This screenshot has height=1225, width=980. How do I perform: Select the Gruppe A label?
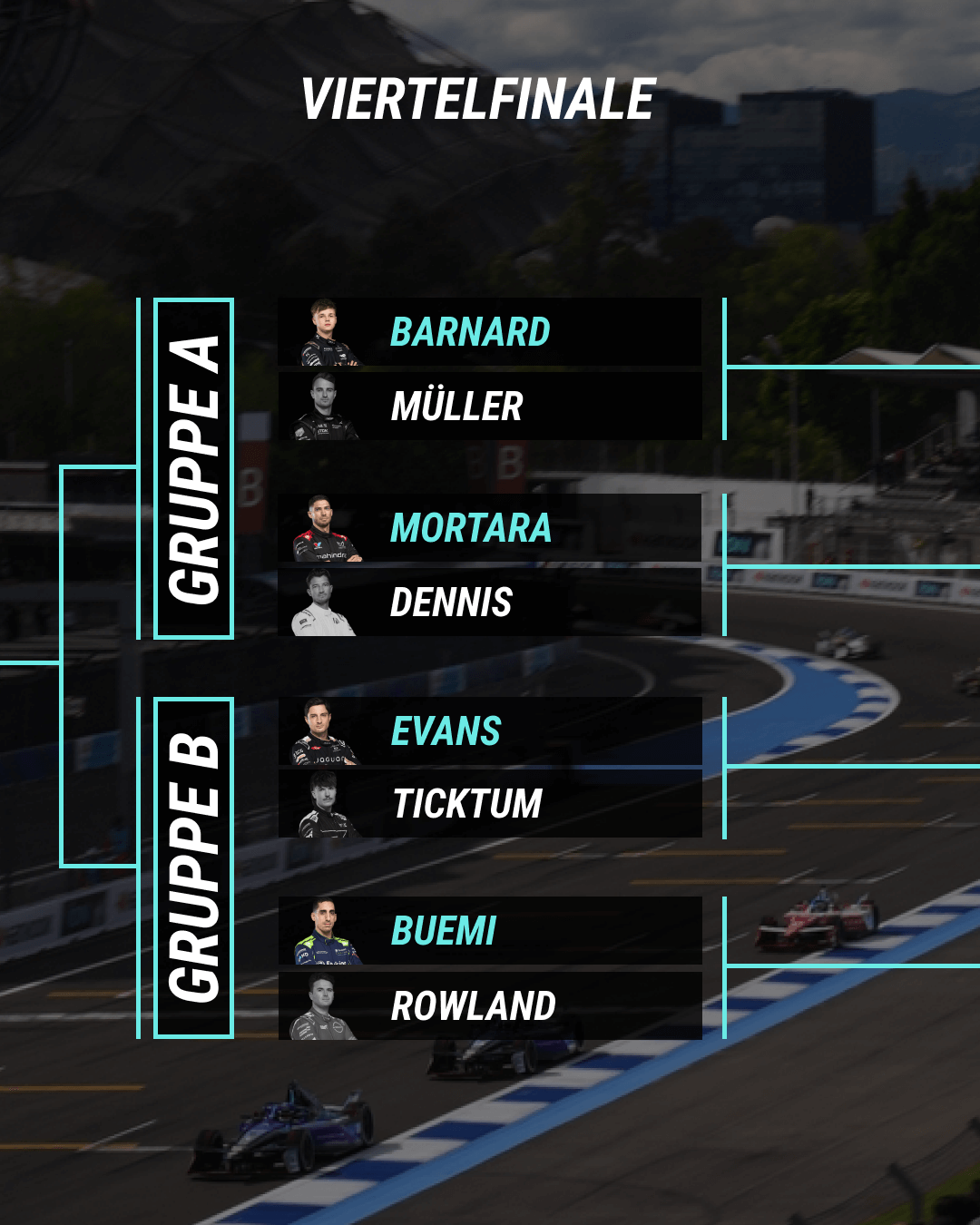click(194, 468)
